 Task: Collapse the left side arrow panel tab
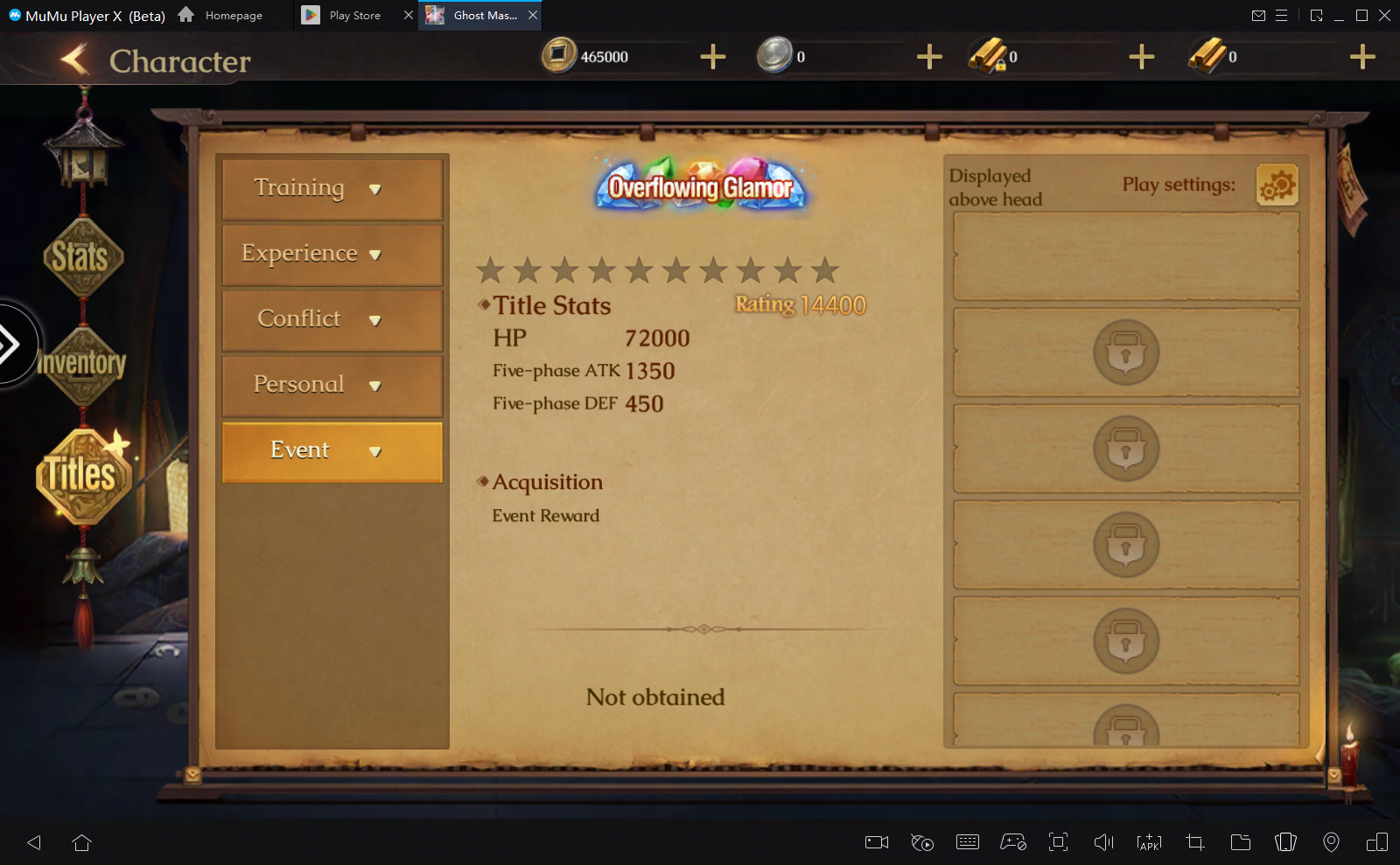[10, 345]
